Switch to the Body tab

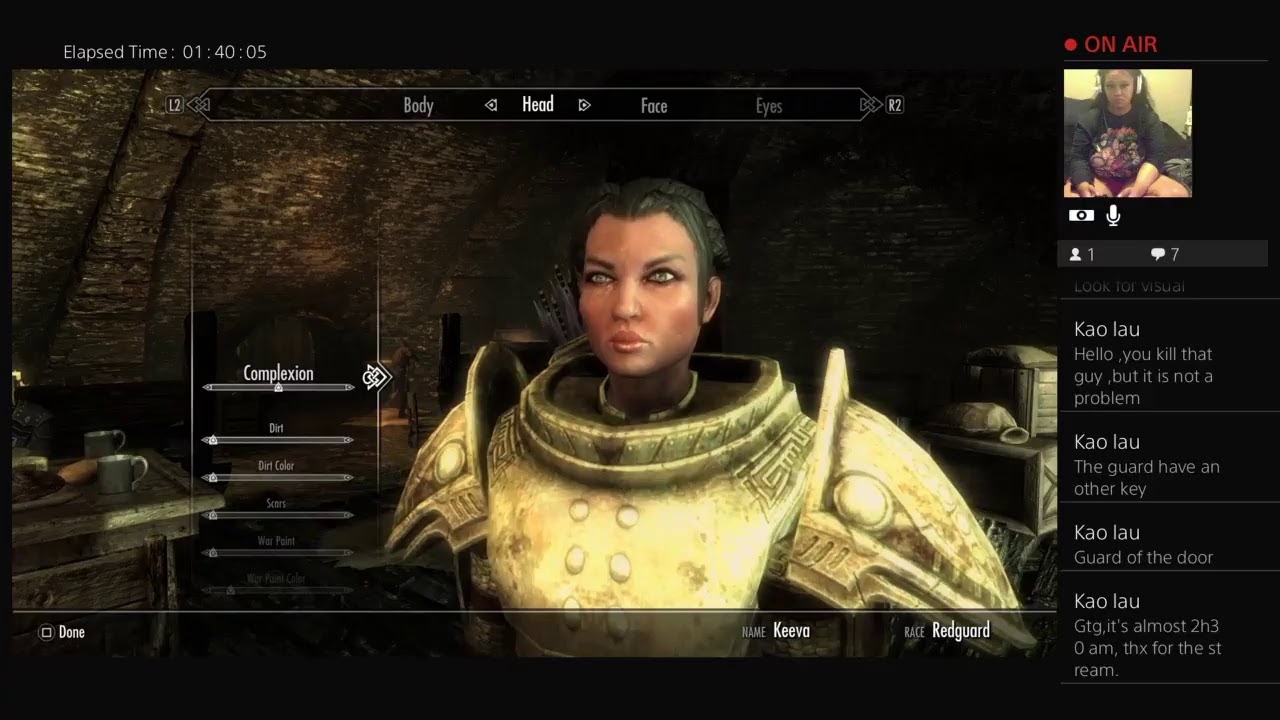(x=418, y=105)
